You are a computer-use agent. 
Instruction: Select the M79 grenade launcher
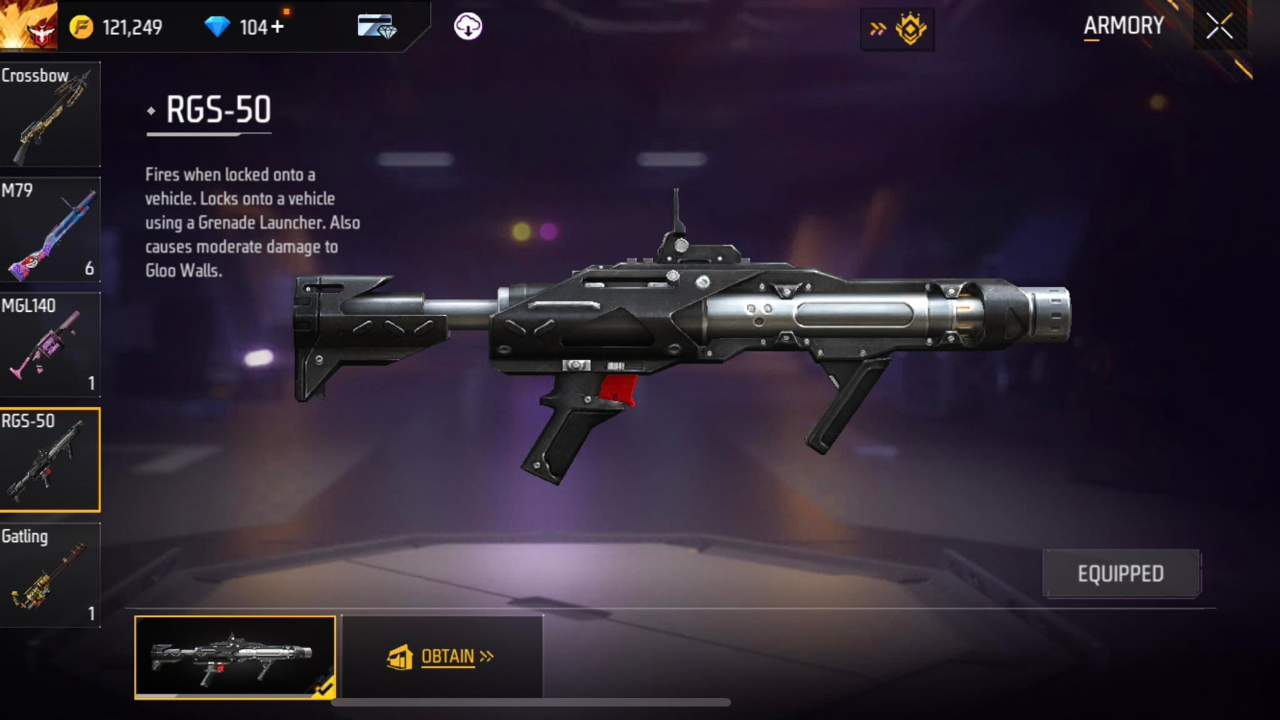(50, 228)
